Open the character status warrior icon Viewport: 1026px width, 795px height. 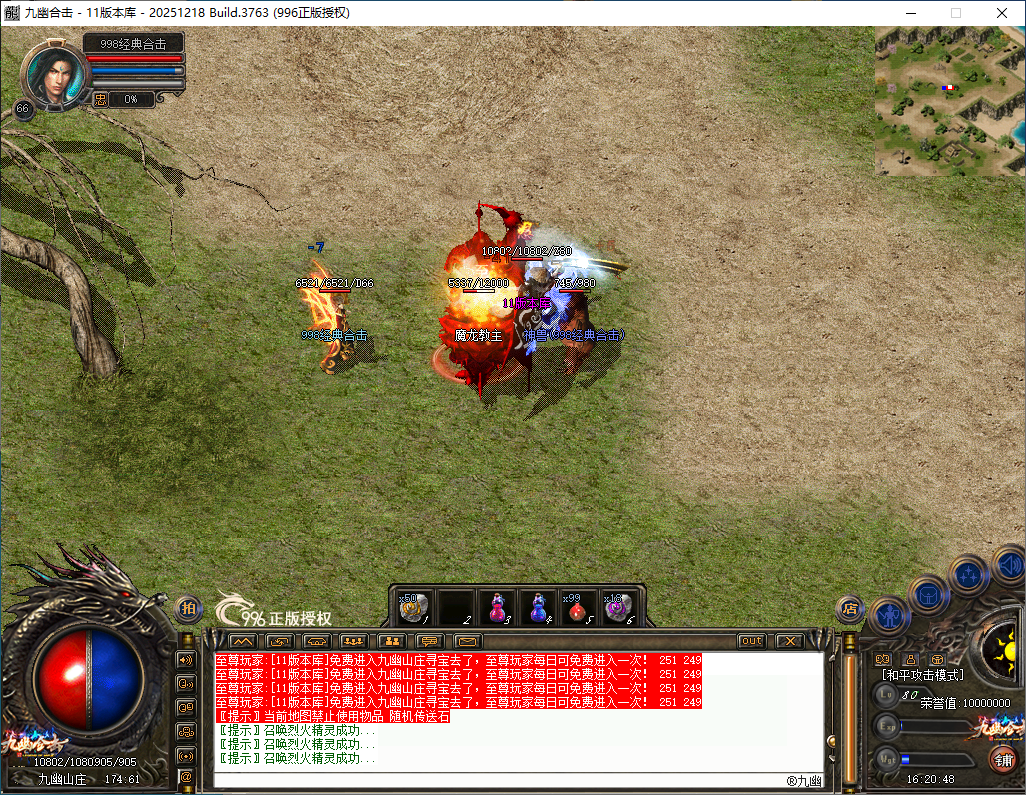pos(889,615)
